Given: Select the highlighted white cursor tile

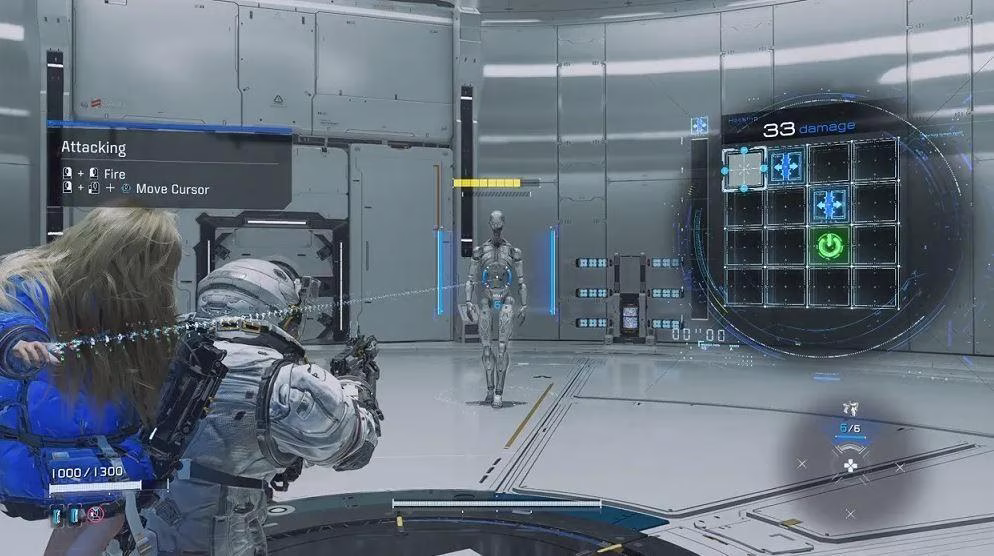Looking at the screenshot, I should coord(744,168).
